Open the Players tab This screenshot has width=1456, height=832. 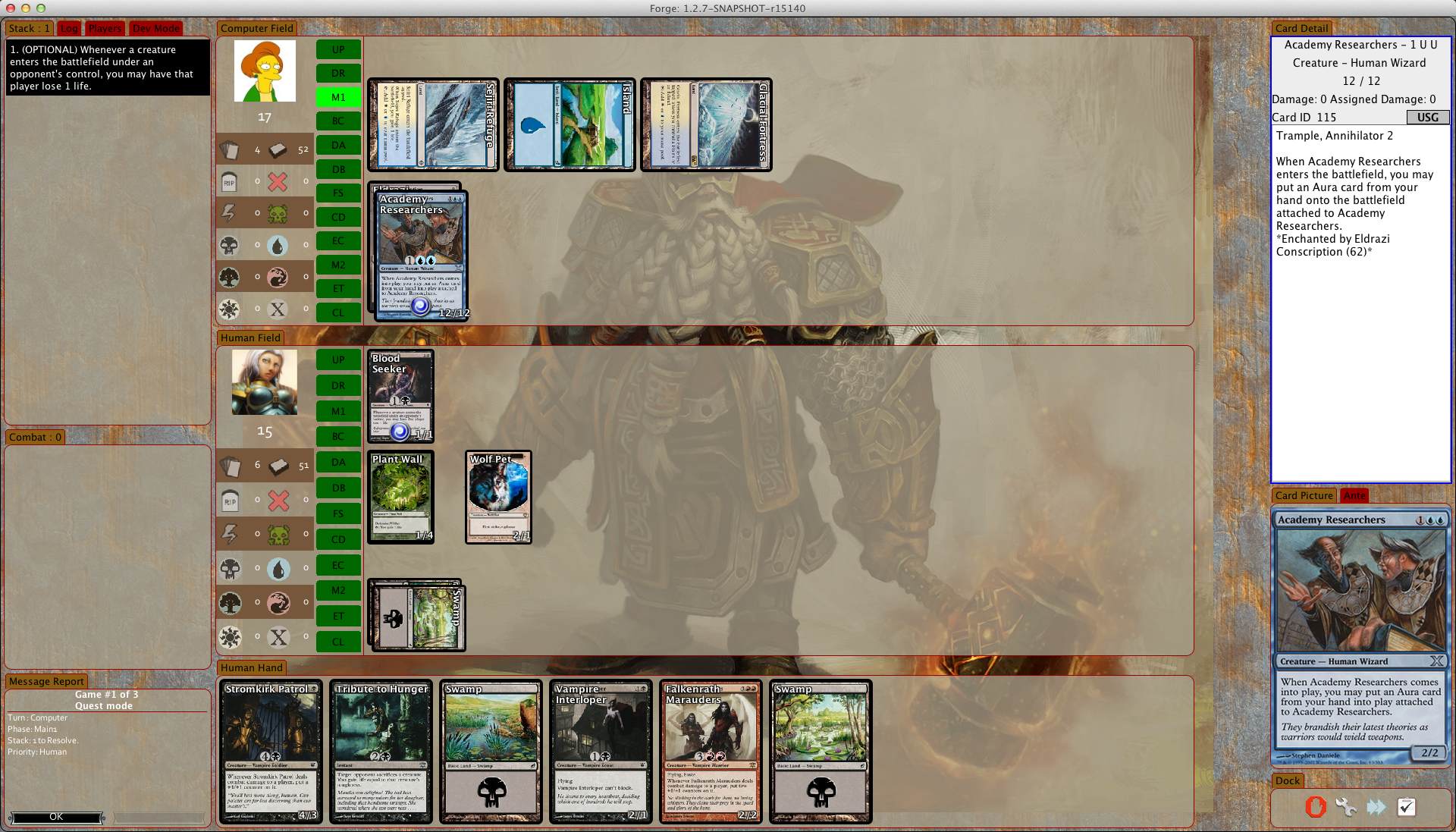[x=105, y=28]
